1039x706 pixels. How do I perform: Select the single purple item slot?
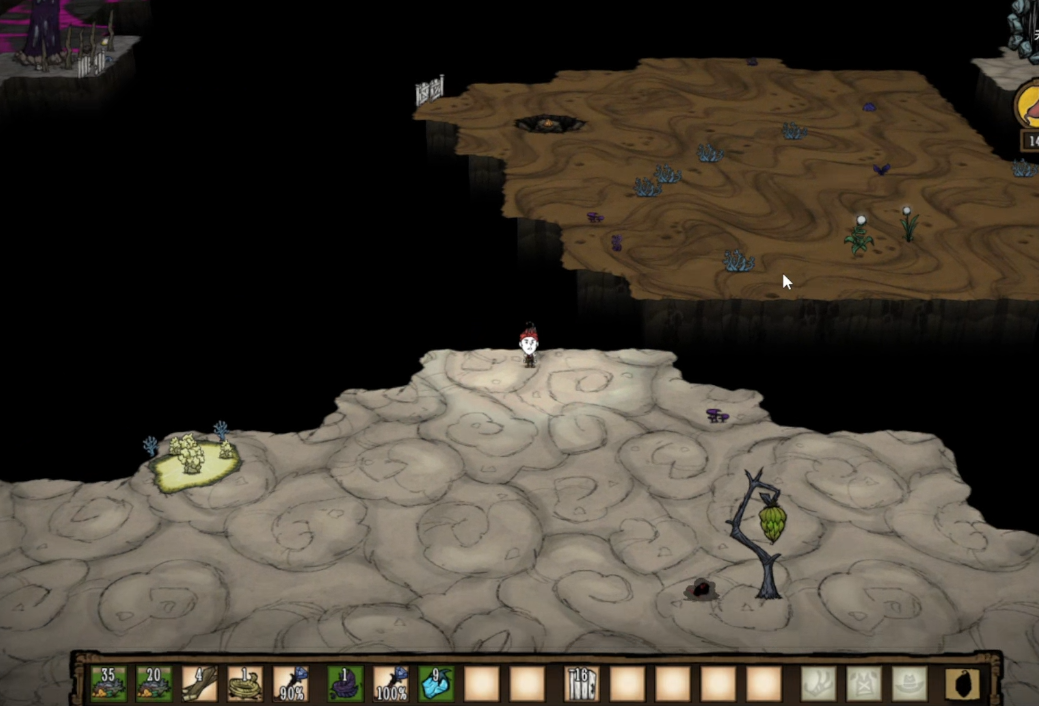click(345, 683)
